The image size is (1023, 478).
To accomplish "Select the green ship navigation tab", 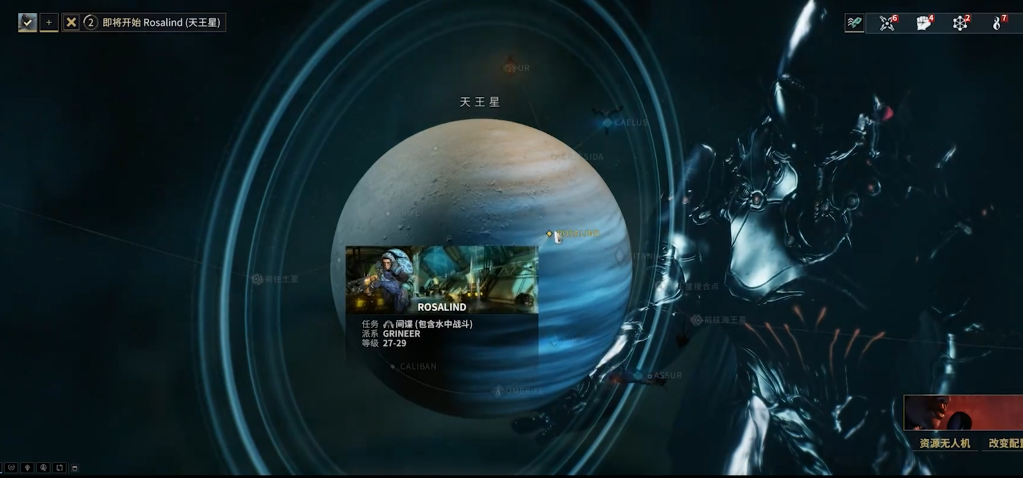I will click(x=854, y=22).
